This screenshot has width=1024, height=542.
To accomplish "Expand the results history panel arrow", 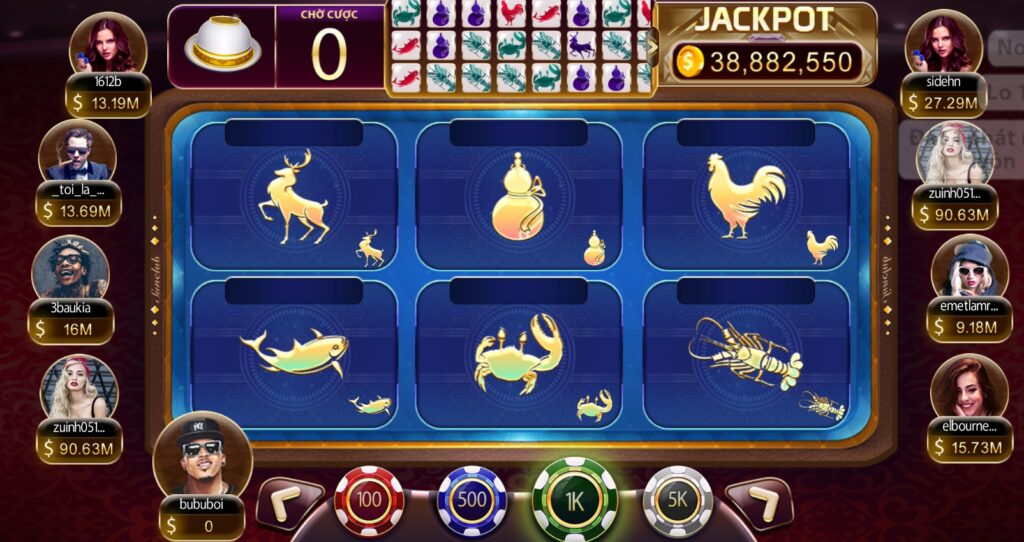I will (x=653, y=45).
